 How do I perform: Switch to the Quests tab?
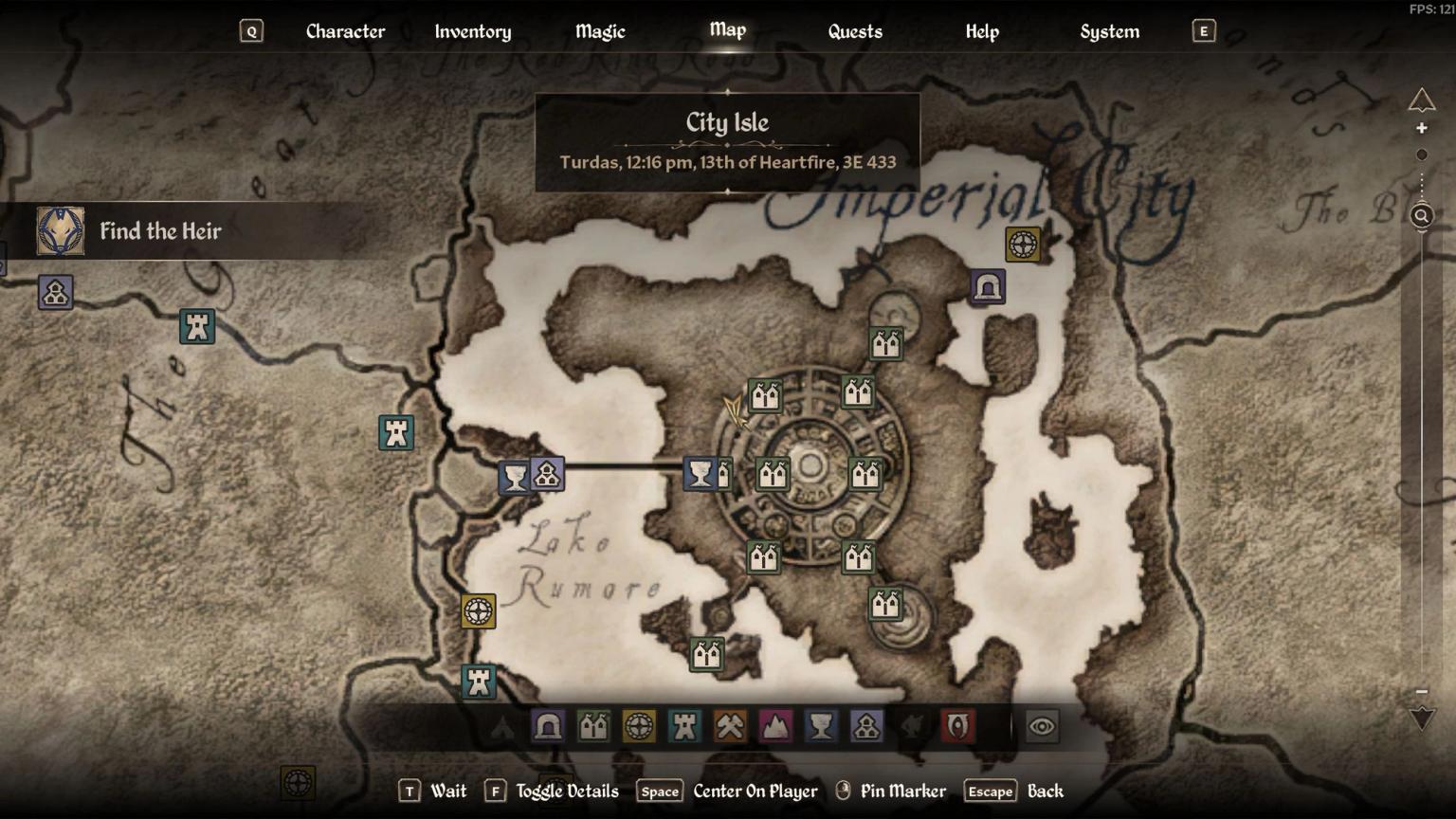(854, 31)
